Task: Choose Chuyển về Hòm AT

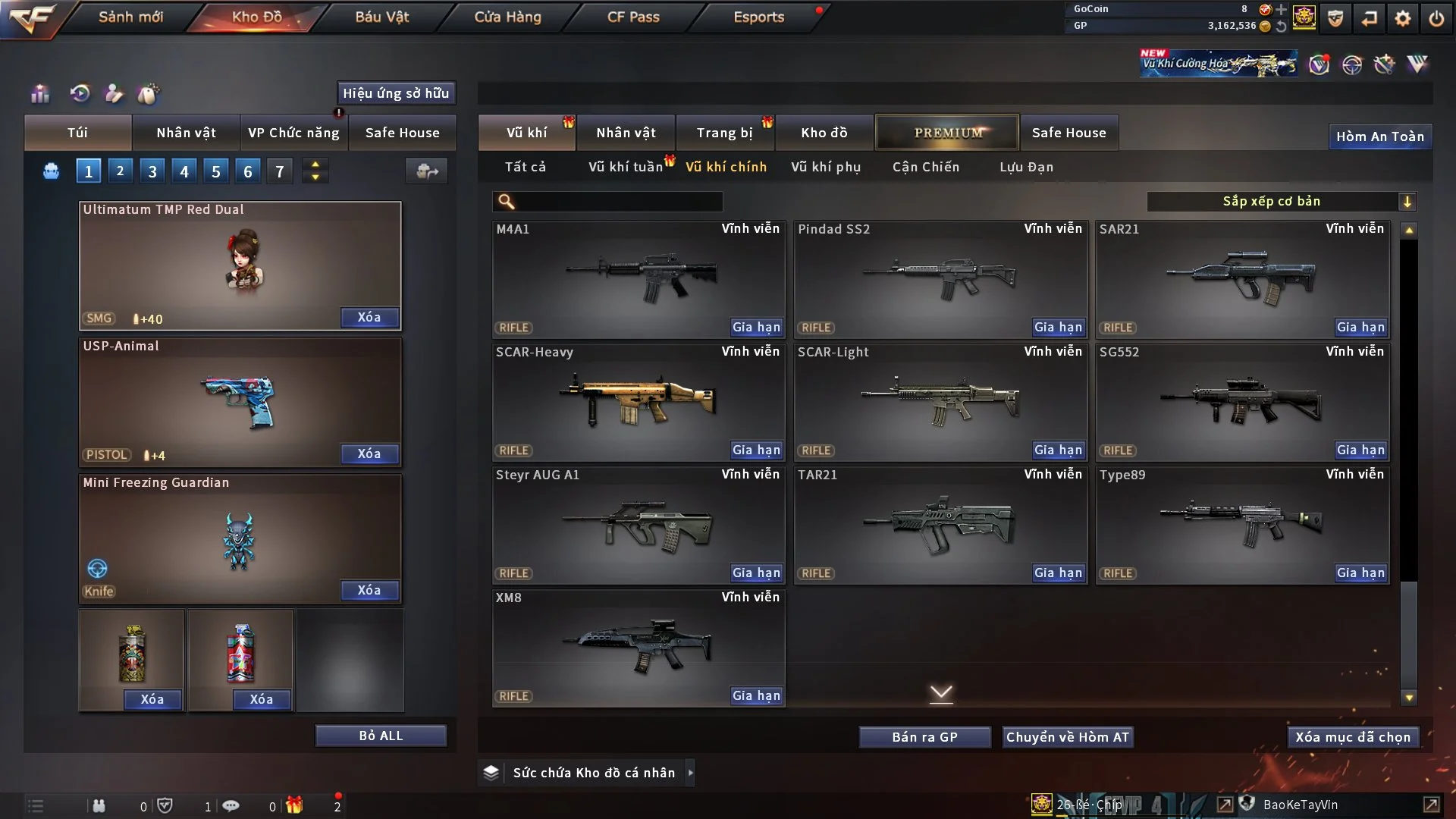Action: click(1067, 737)
